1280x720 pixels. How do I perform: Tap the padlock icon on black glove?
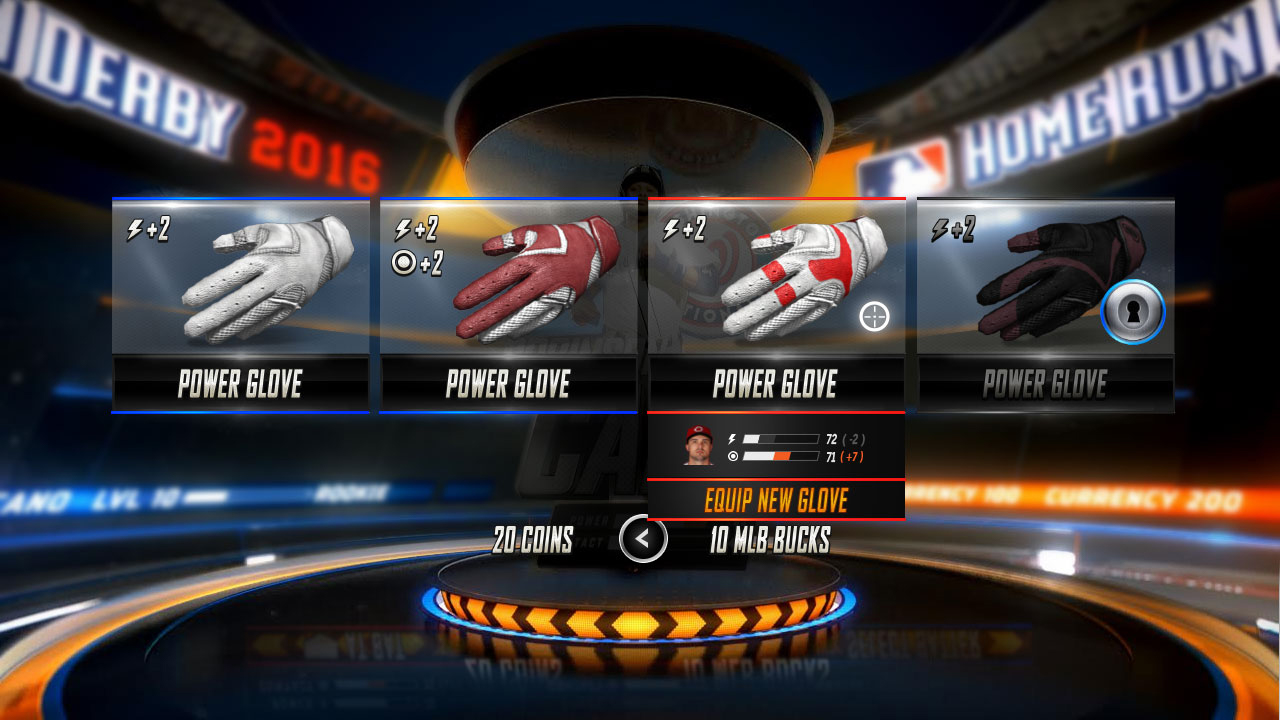[x=1133, y=312]
